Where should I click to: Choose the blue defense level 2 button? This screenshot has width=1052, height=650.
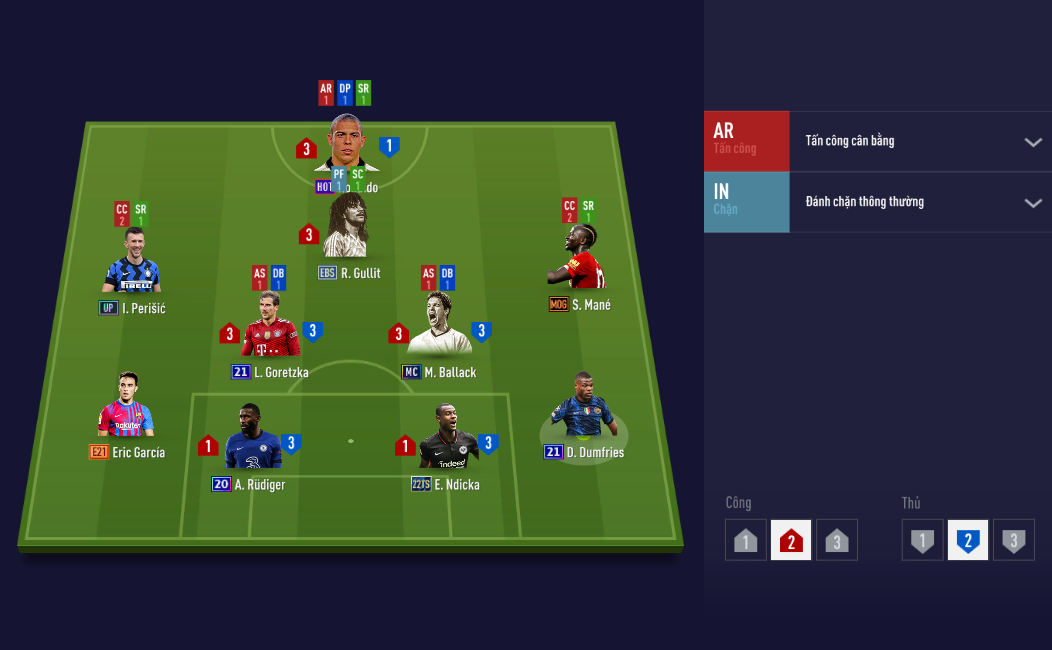click(x=968, y=540)
